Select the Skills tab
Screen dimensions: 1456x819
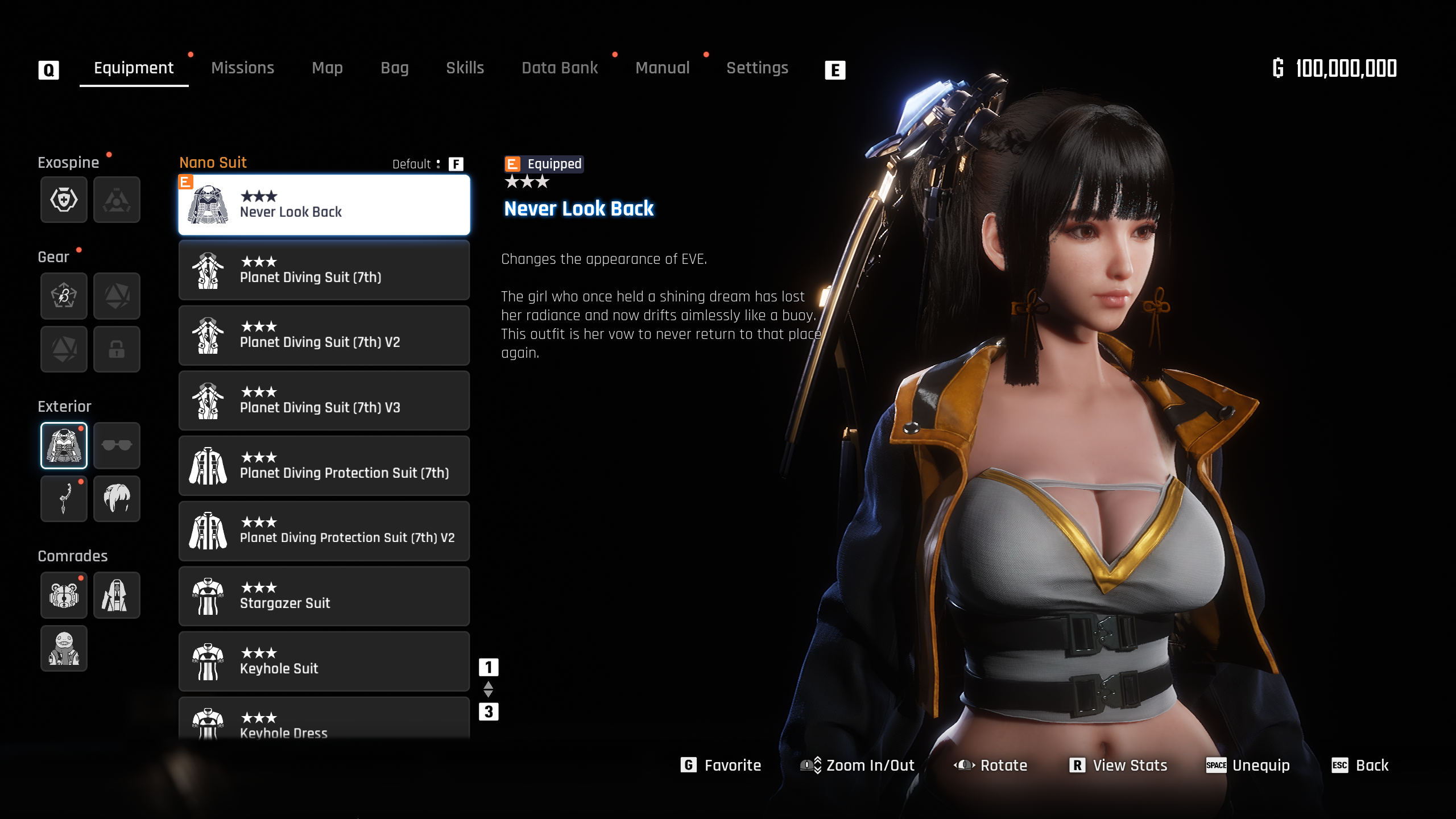click(465, 68)
